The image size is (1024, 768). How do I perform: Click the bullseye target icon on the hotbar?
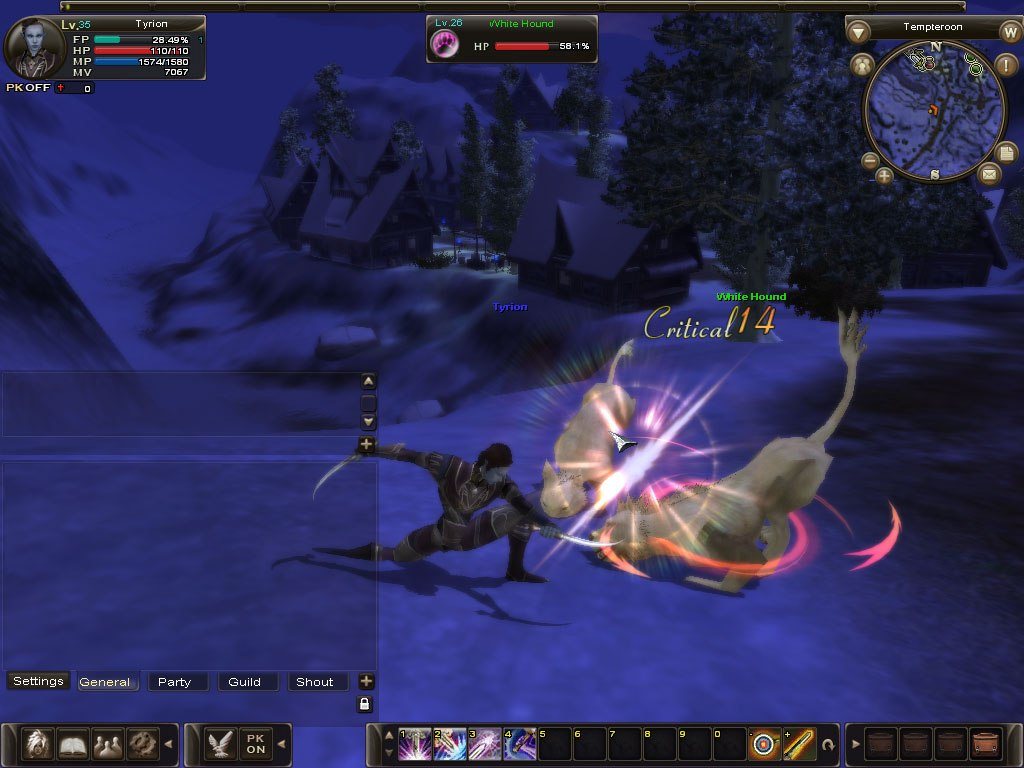[x=765, y=744]
